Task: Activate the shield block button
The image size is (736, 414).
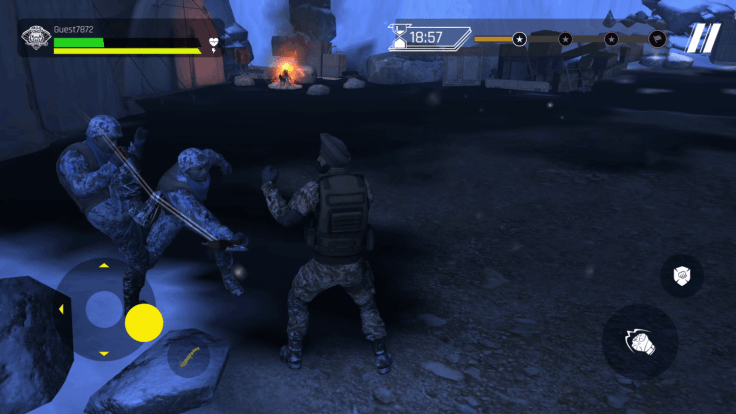Action: coord(681,275)
